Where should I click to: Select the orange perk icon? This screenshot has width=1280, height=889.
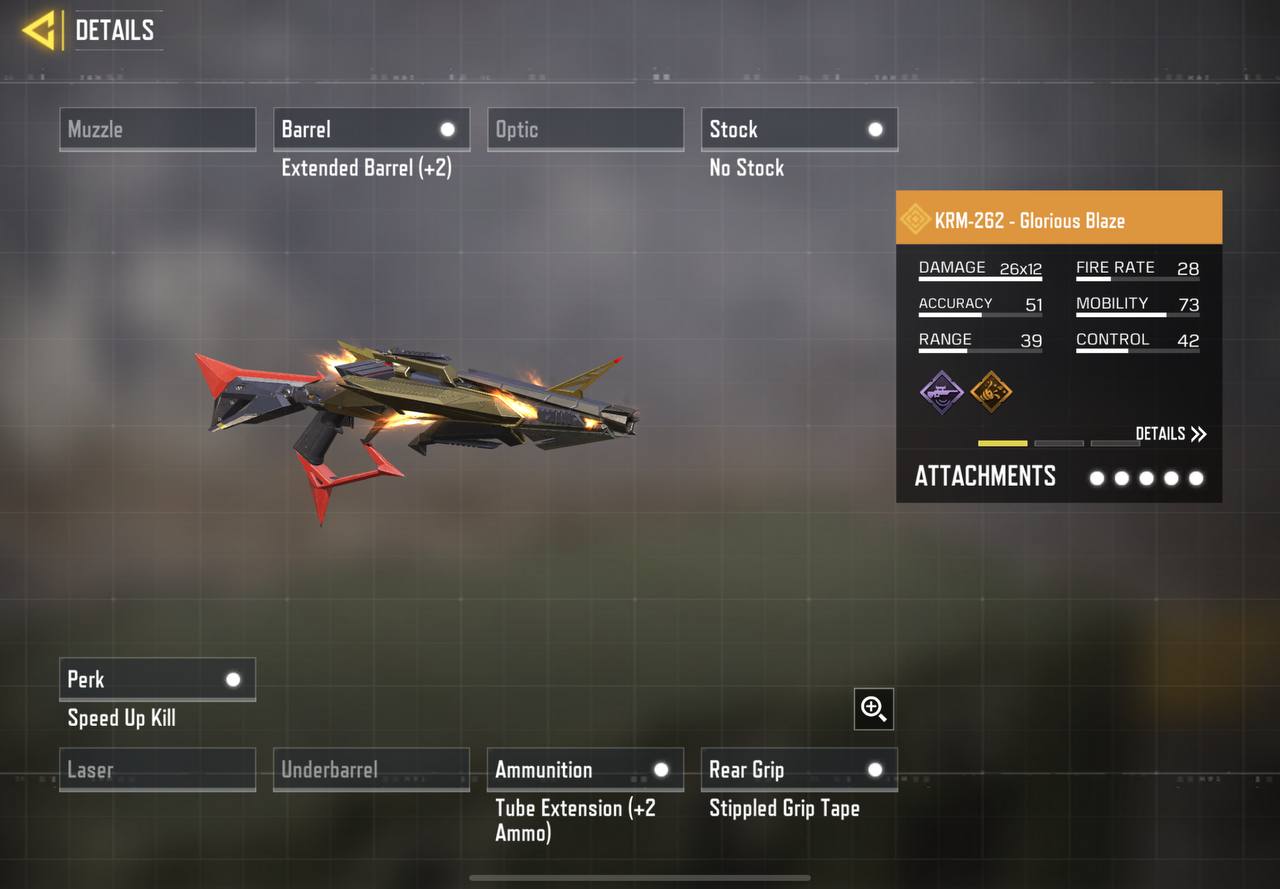click(x=991, y=391)
